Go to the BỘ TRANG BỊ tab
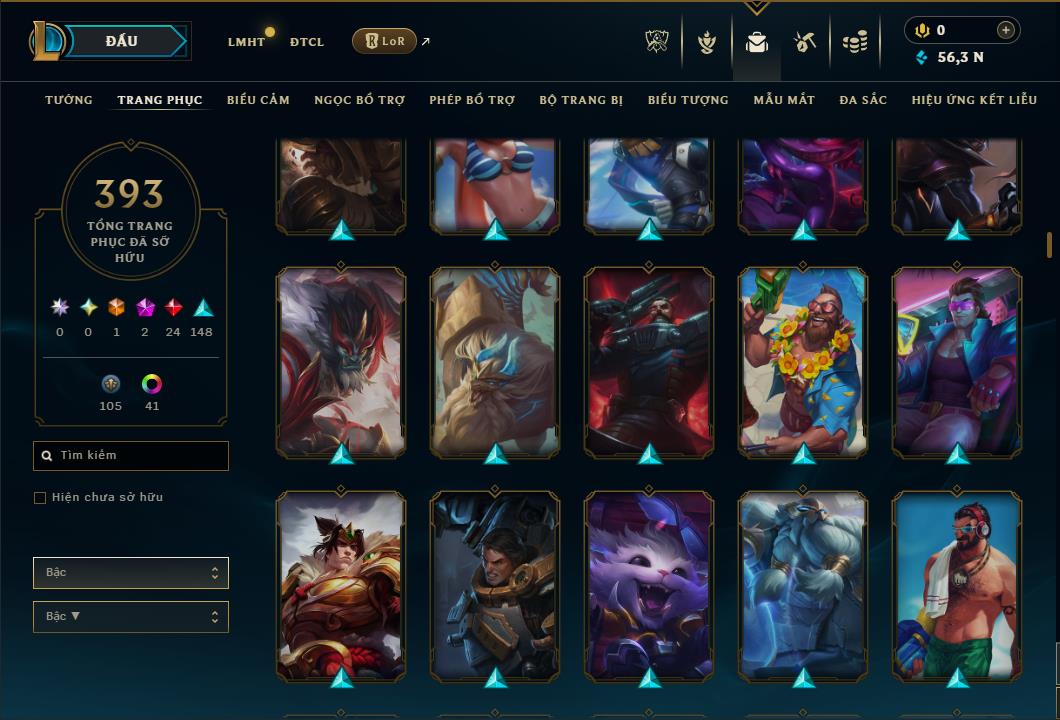1060x720 pixels. coord(581,100)
